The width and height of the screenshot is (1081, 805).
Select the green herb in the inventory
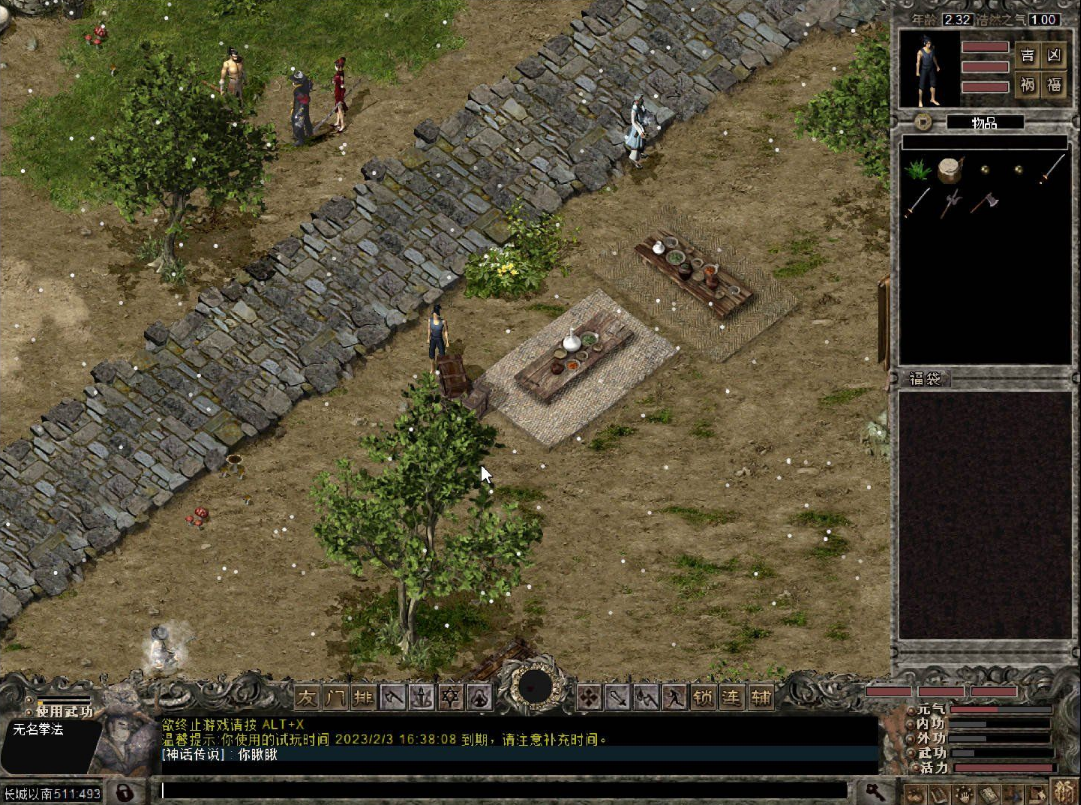click(917, 169)
